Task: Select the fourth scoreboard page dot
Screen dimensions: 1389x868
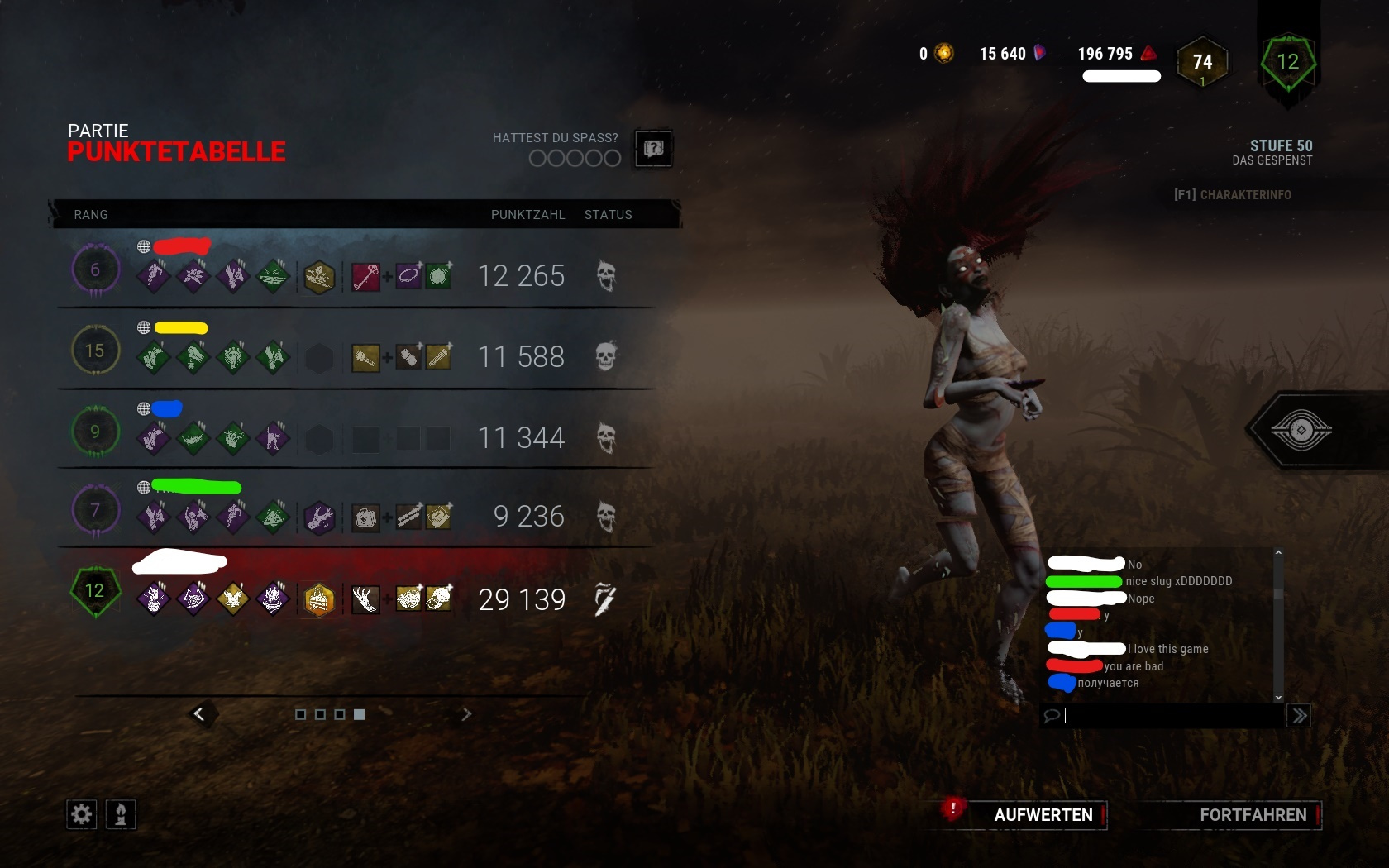Action: pyautogui.click(x=359, y=715)
